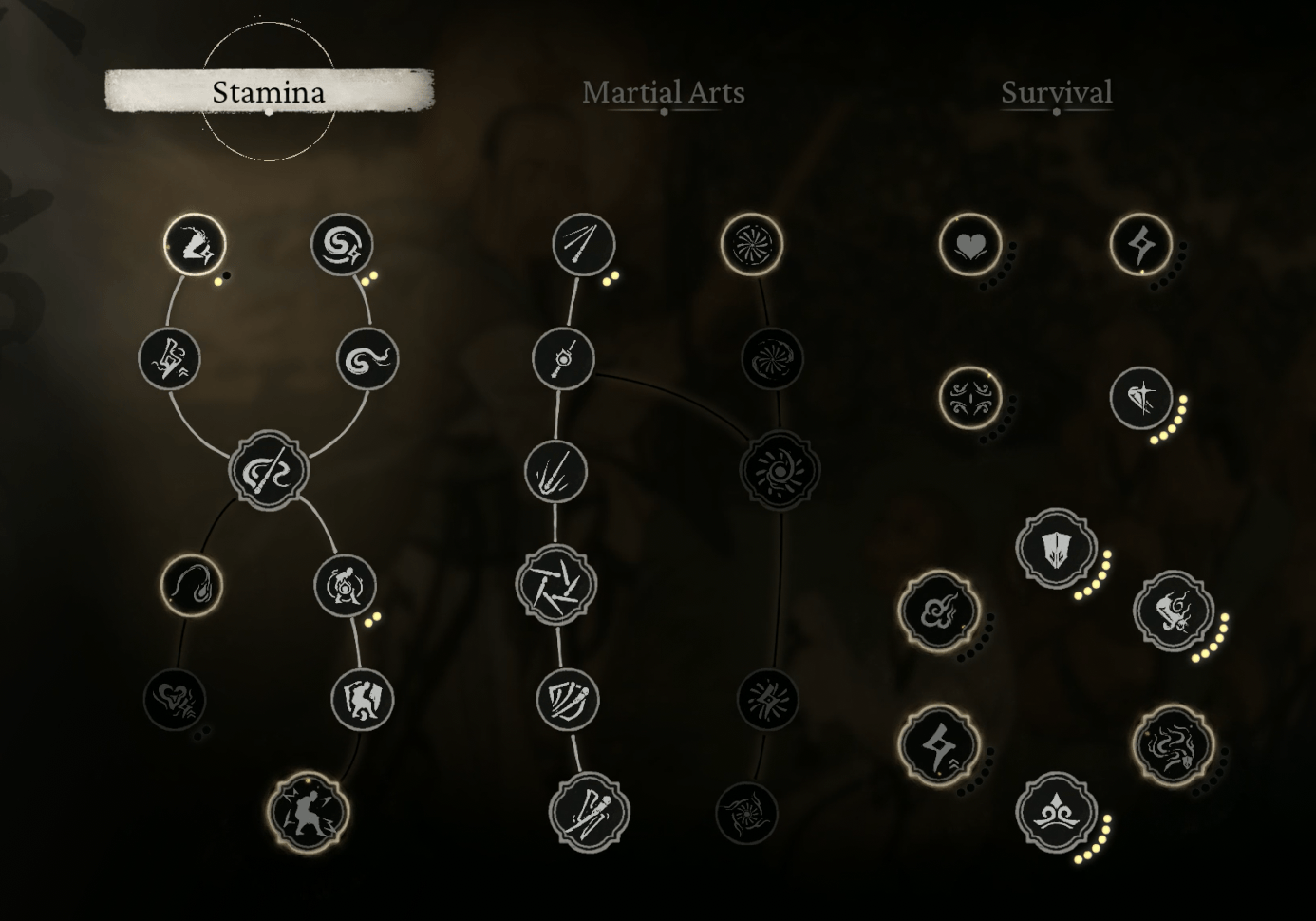Pick the crossed axes skill node

(x=589, y=813)
